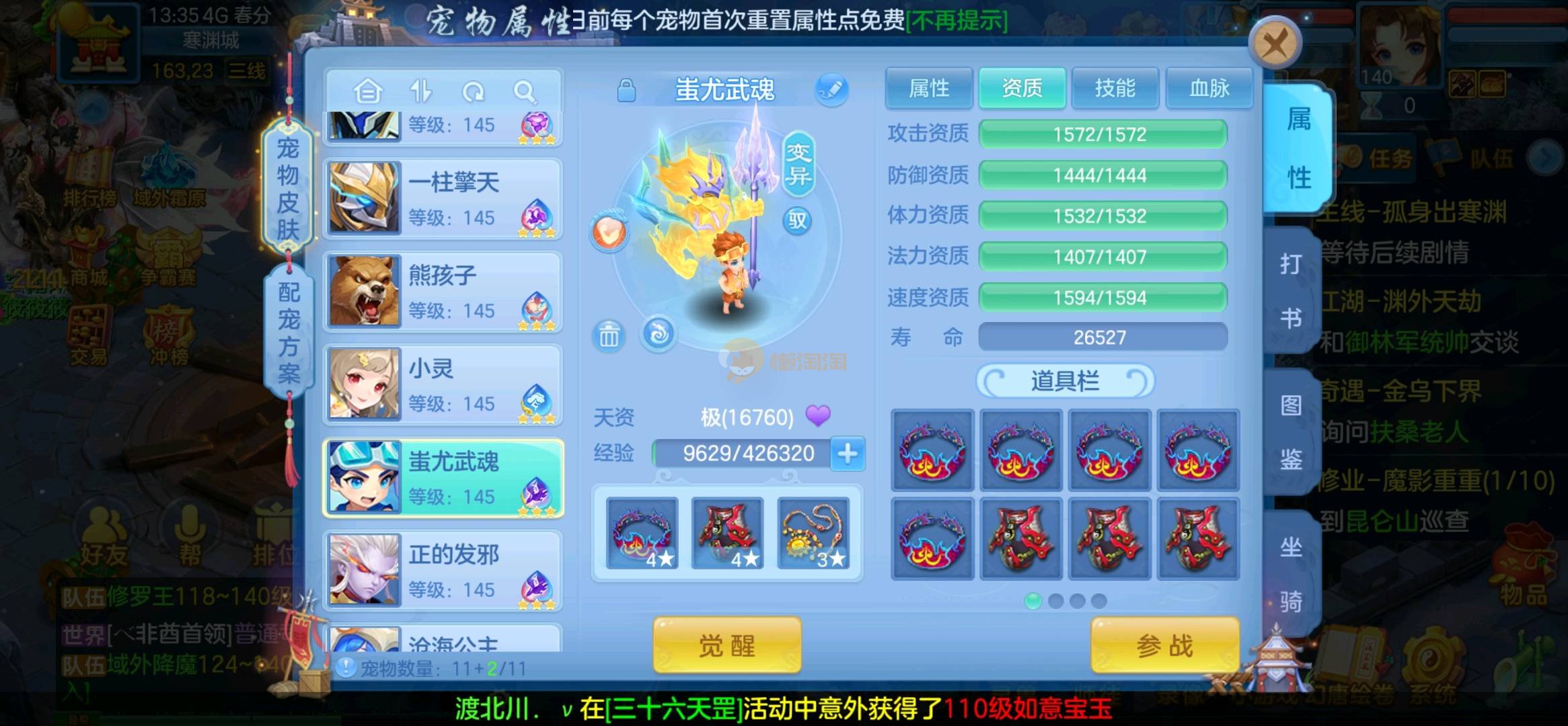Toggle the pet lock icon

pyautogui.click(x=626, y=90)
